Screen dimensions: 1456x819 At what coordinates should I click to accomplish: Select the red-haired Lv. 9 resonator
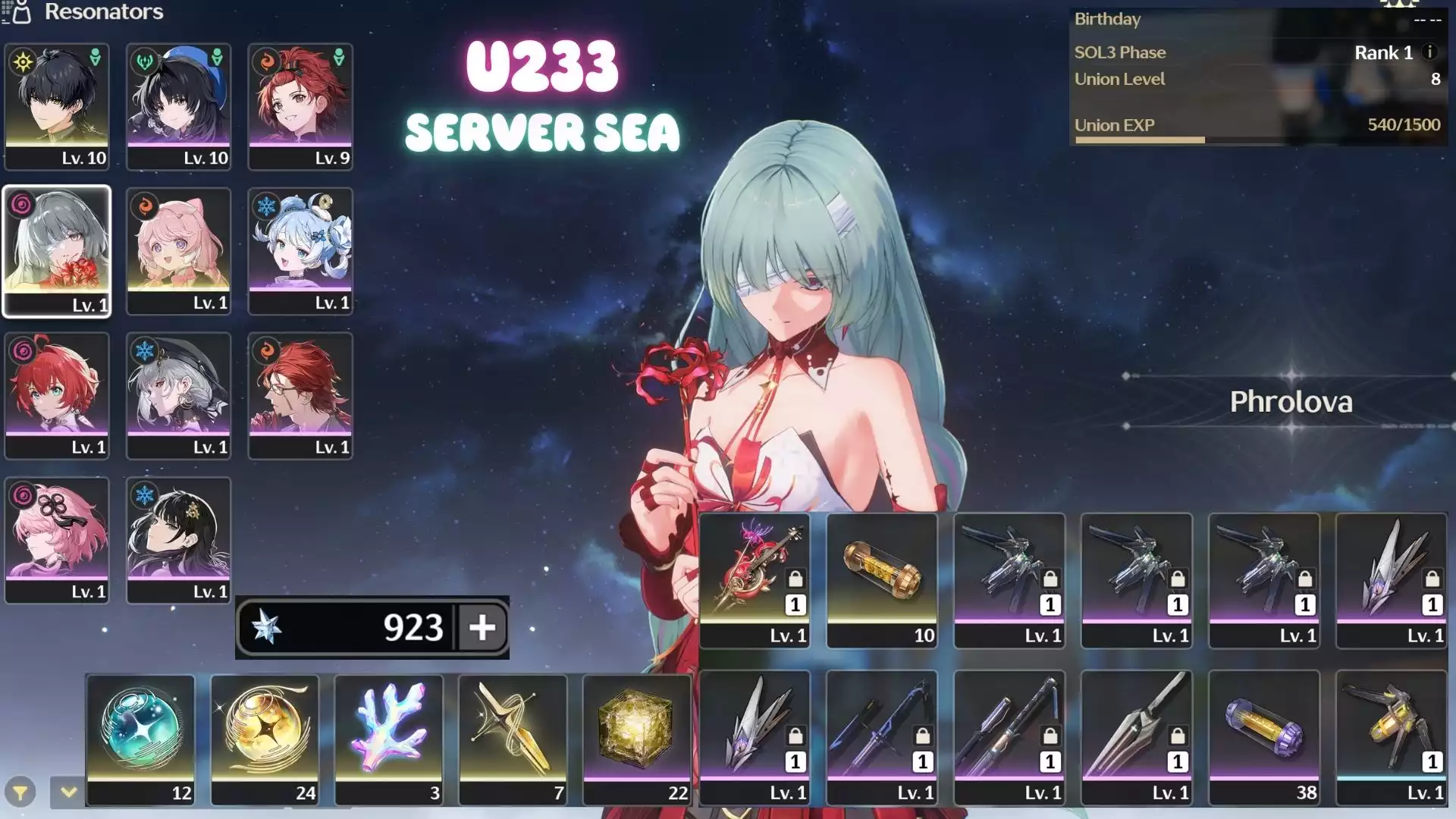pos(300,105)
